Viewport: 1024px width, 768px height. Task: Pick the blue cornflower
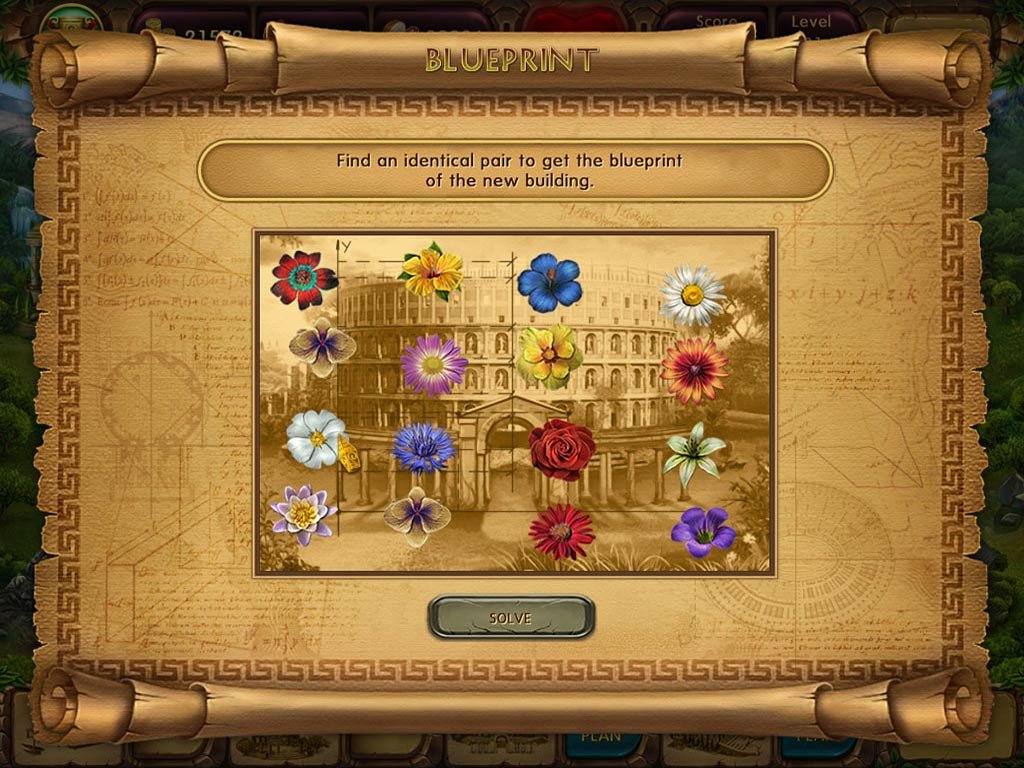pyautogui.click(x=423, y=447)
